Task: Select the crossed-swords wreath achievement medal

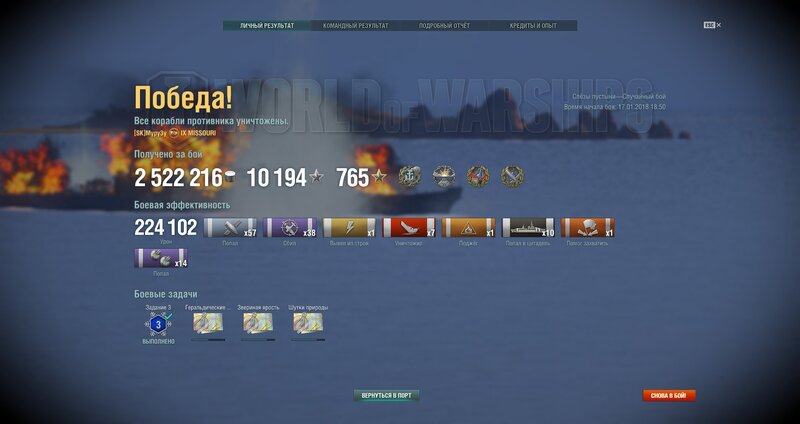Action: [x=512, y=177]
